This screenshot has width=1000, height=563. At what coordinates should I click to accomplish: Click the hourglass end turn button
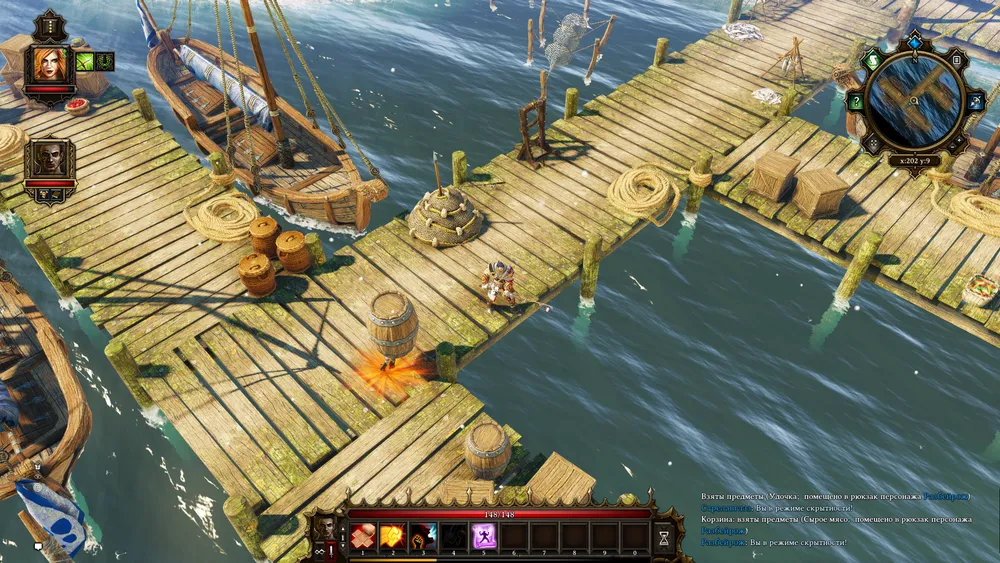[x=664, y=538]
